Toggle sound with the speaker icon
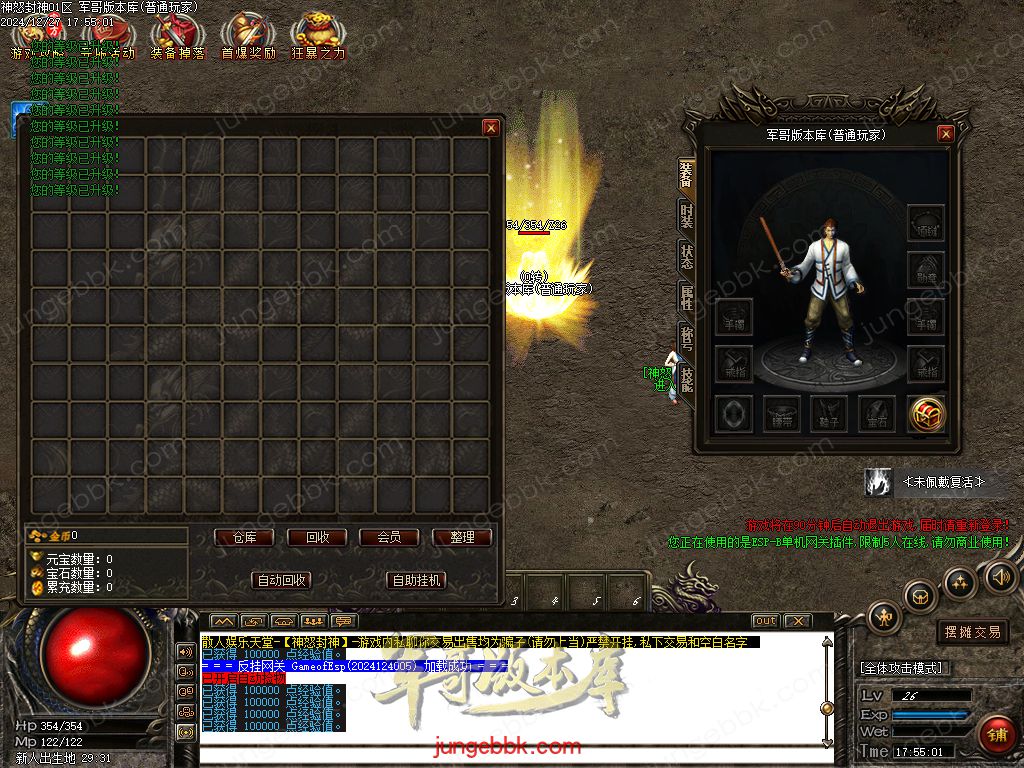This screenshot has width=1024, height=768. click(x=1000, y=577)
